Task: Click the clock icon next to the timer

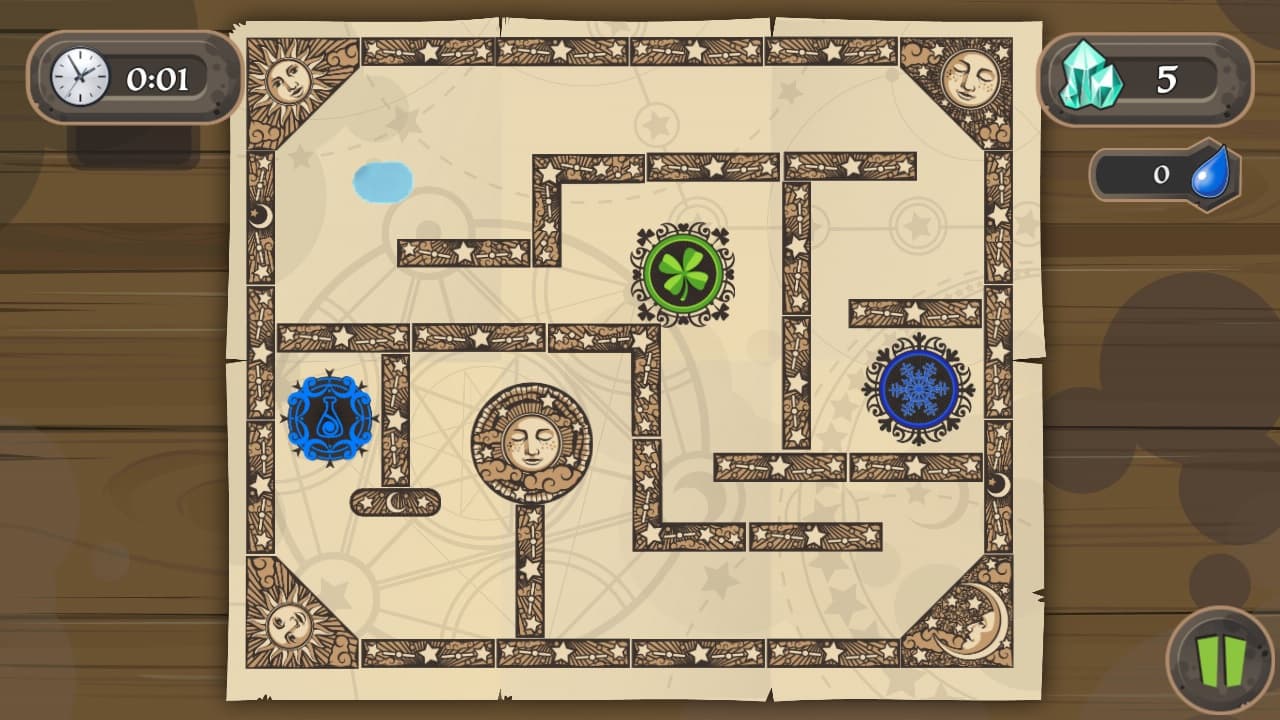Action: click(x=78, y=77)
